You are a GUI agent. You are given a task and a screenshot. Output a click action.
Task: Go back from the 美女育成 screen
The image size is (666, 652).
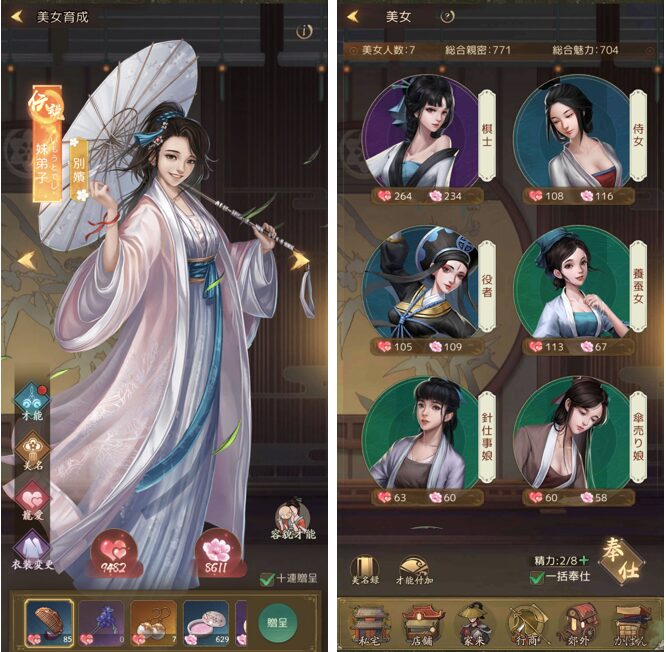tap(19, 16)
